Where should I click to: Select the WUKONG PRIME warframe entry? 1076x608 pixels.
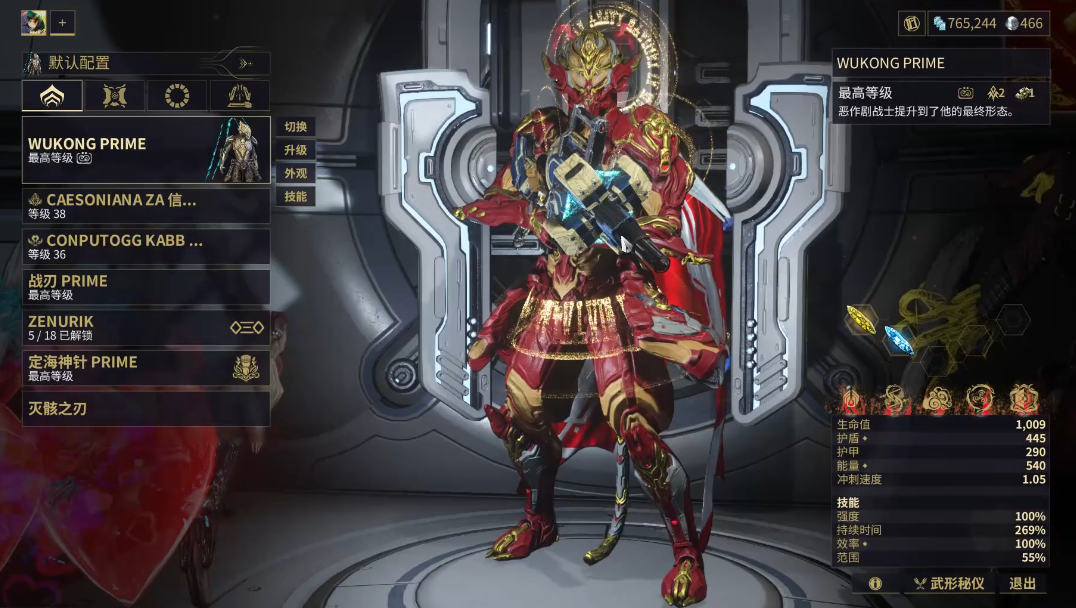tap(146, 150)
